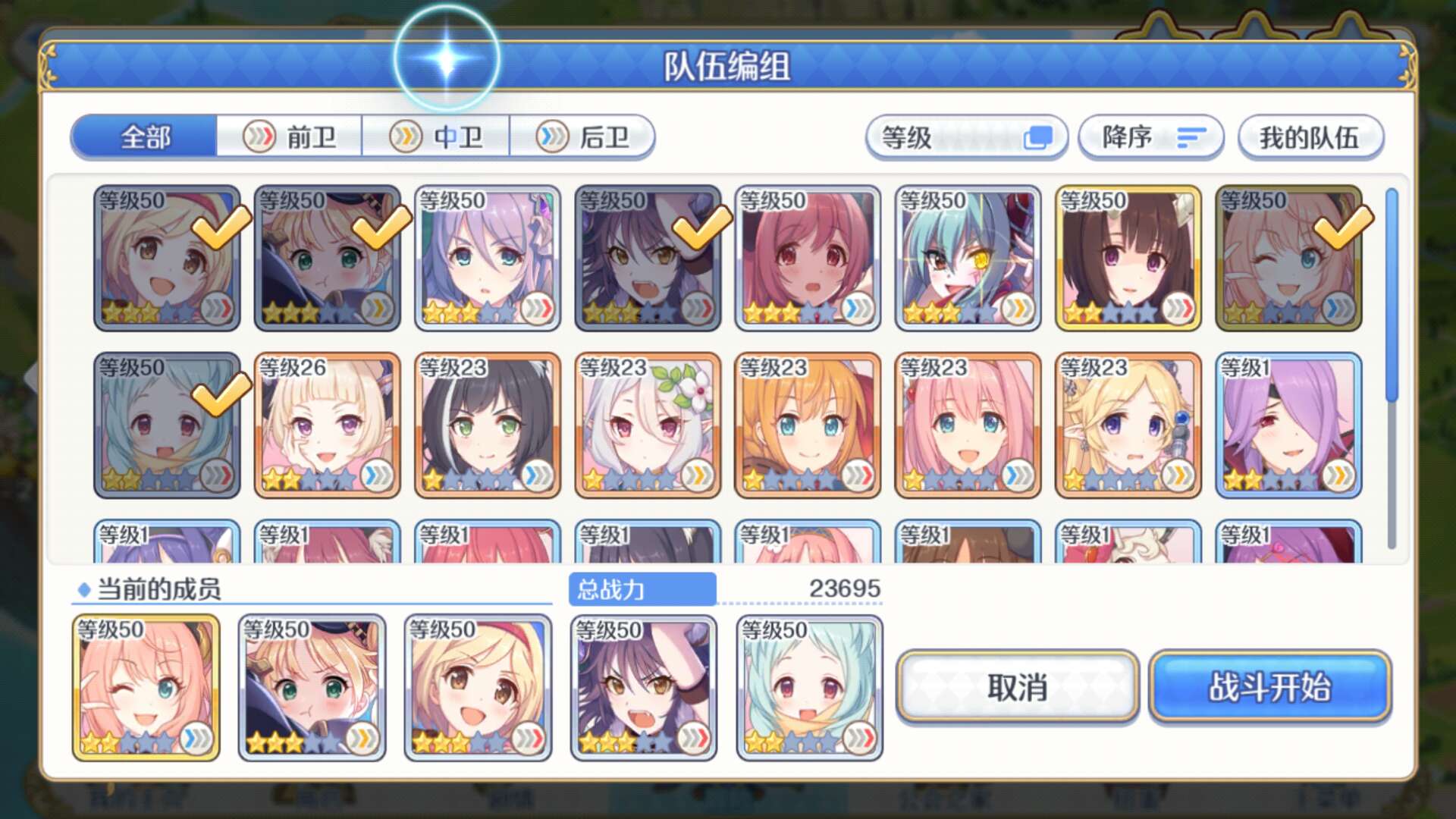Switch to the 全部 tab
Image resolution: width=1456 pixels, height=819 pixels.
(x=145, y=137)
